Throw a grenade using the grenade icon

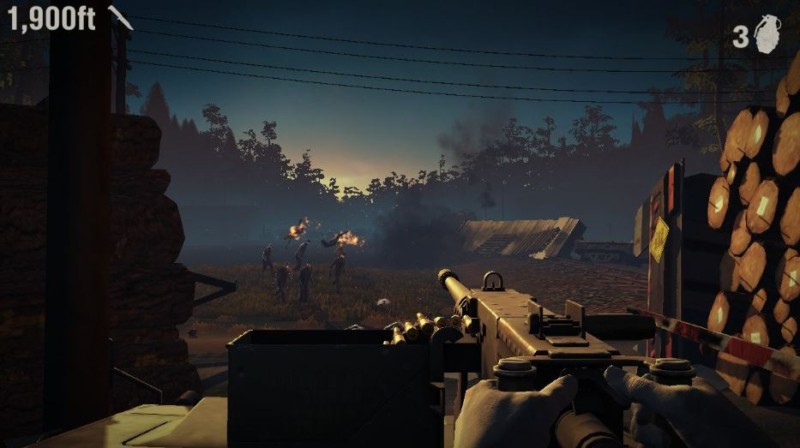coord(767,34)
